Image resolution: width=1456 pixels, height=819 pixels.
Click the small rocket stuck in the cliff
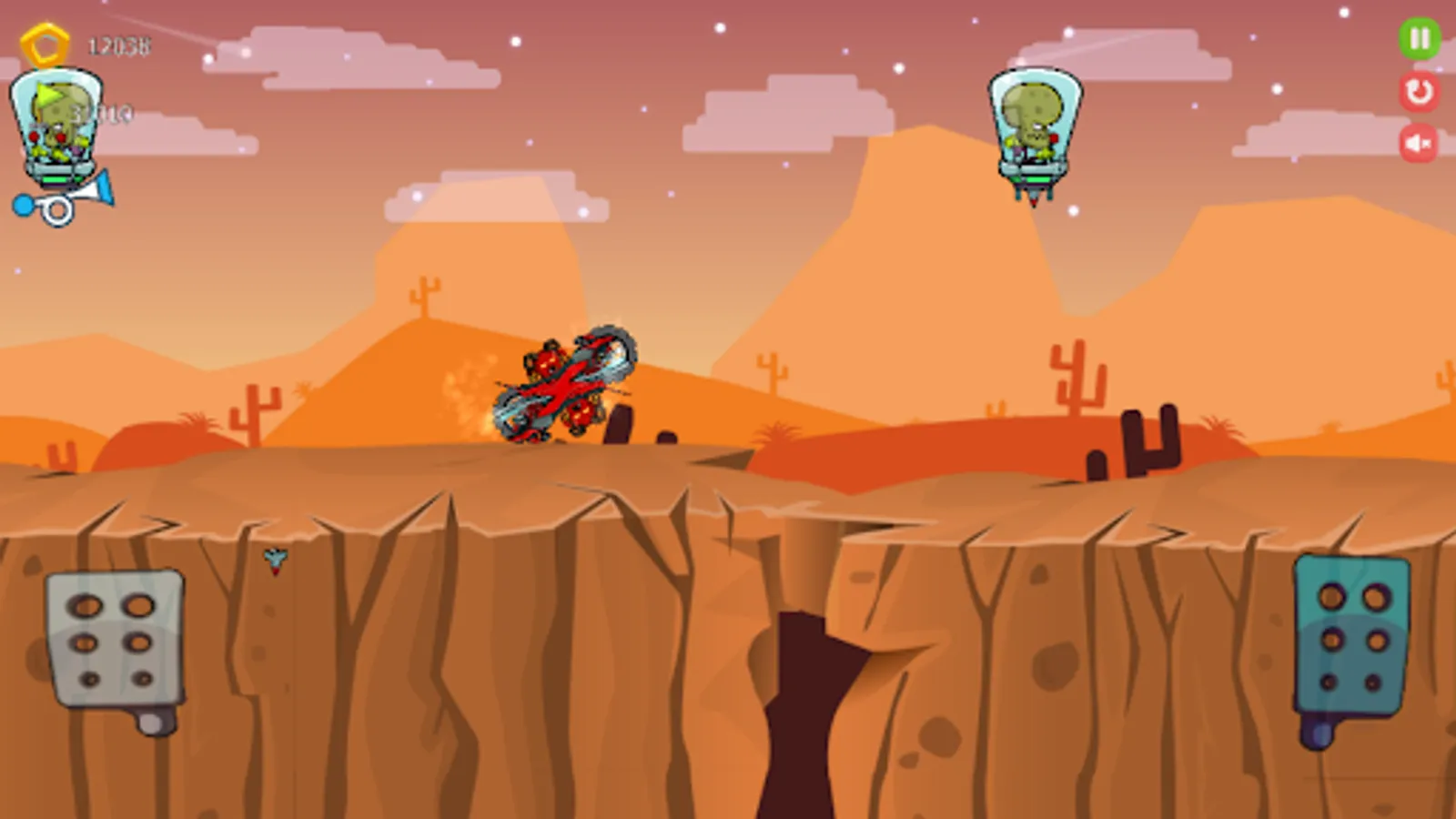coord(273,560)
